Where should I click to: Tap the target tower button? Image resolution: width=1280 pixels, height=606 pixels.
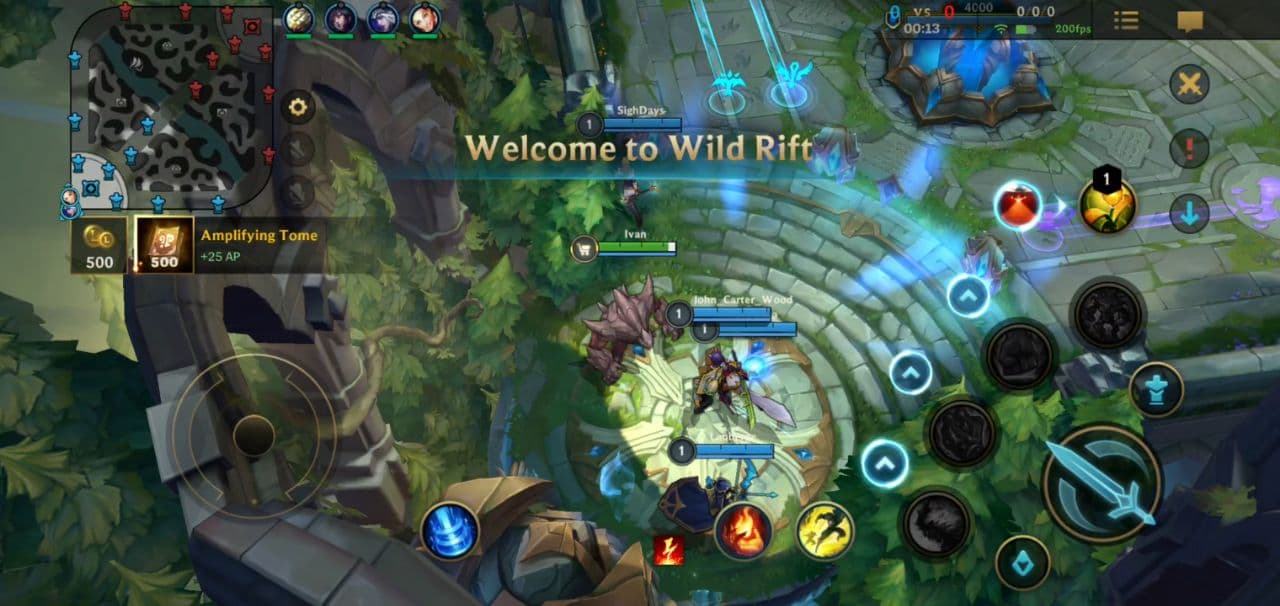1157,390
